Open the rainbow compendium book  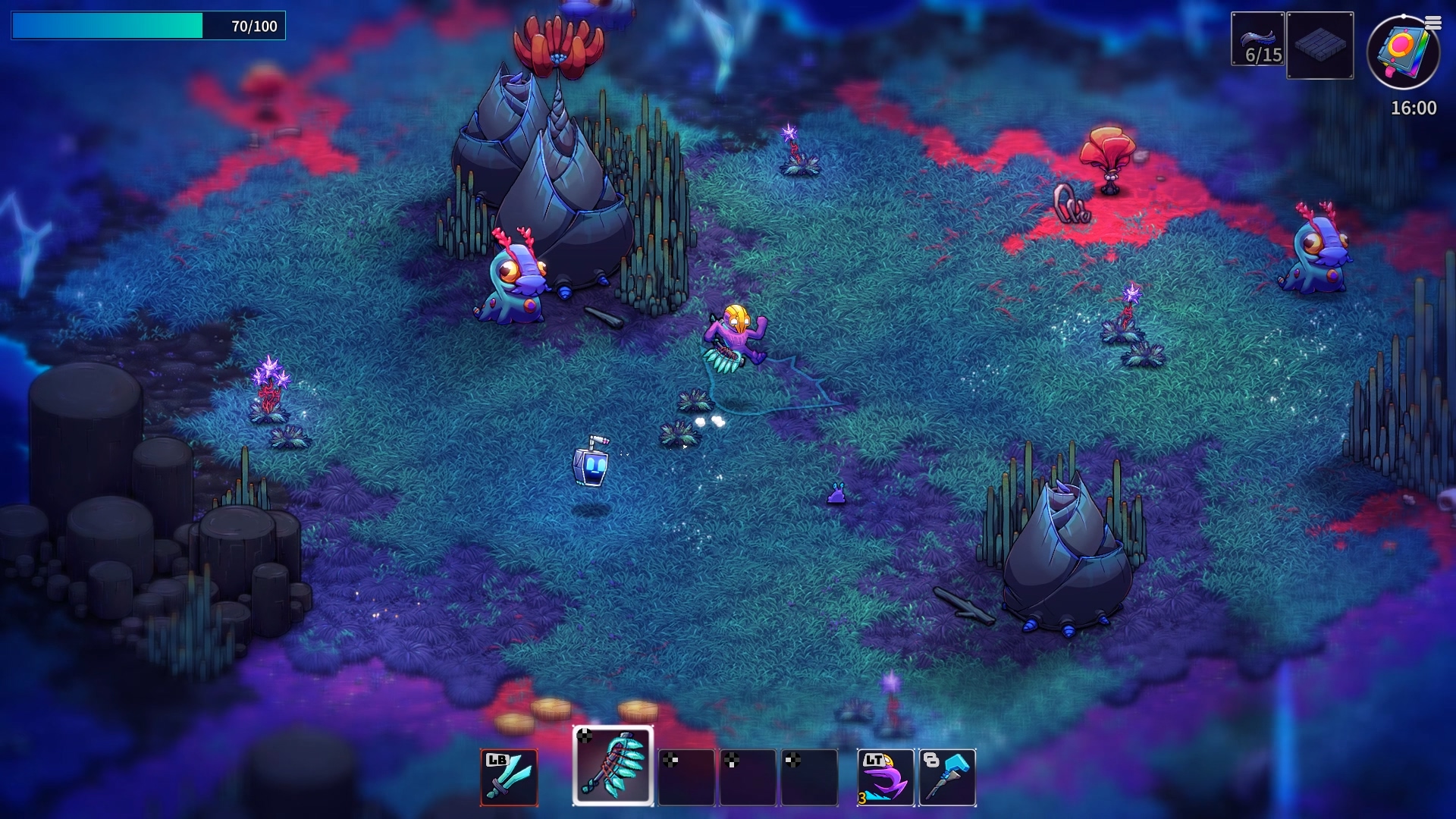pyautogui.click(x=1401, y=53)
